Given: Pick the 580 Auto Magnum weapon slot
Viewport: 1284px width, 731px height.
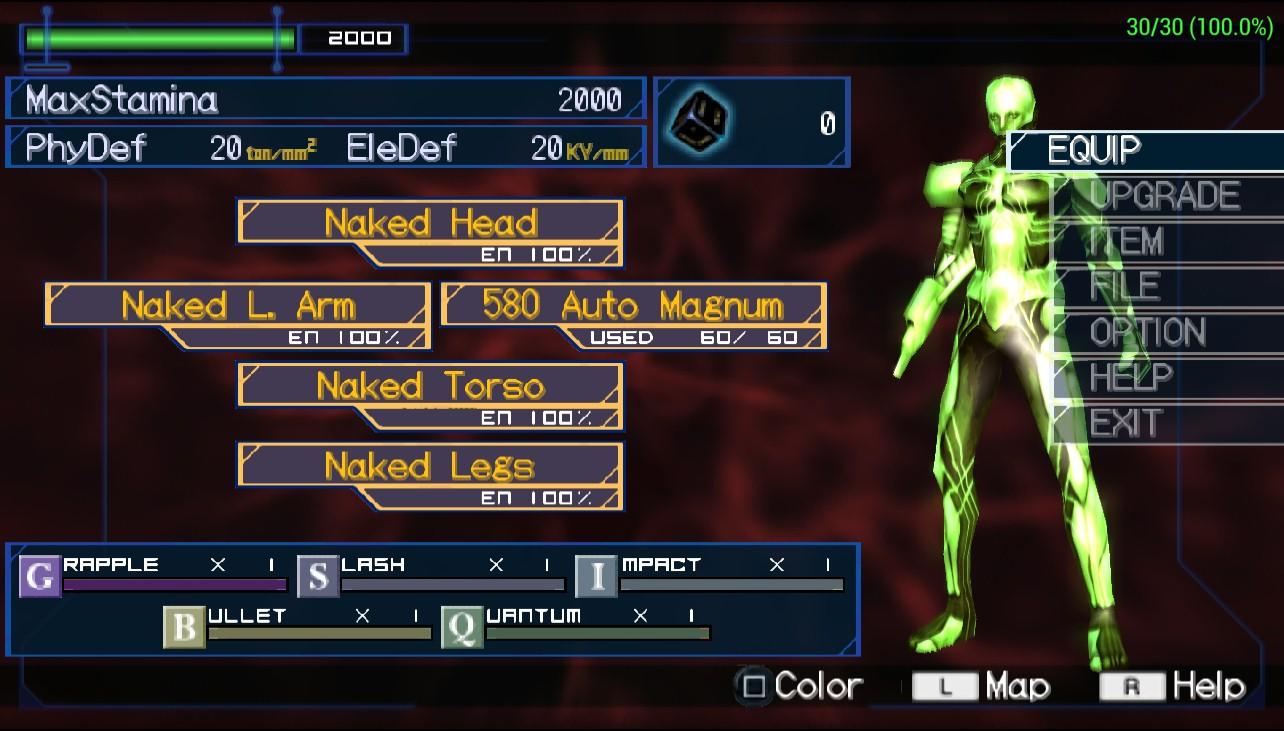Looking at the screenshot, I should click(632, 305).
